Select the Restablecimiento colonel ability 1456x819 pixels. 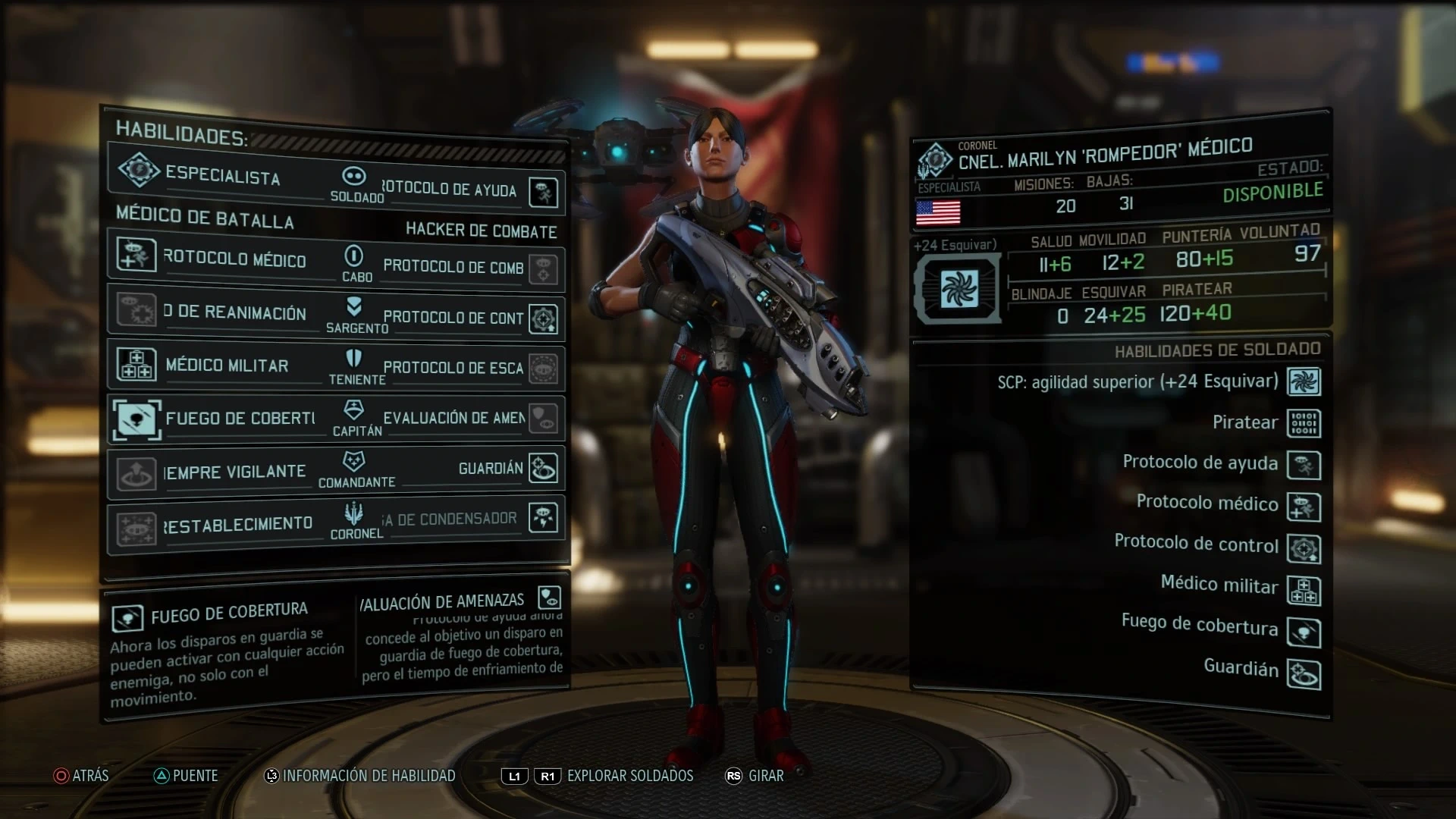click(x=220, y=524)
